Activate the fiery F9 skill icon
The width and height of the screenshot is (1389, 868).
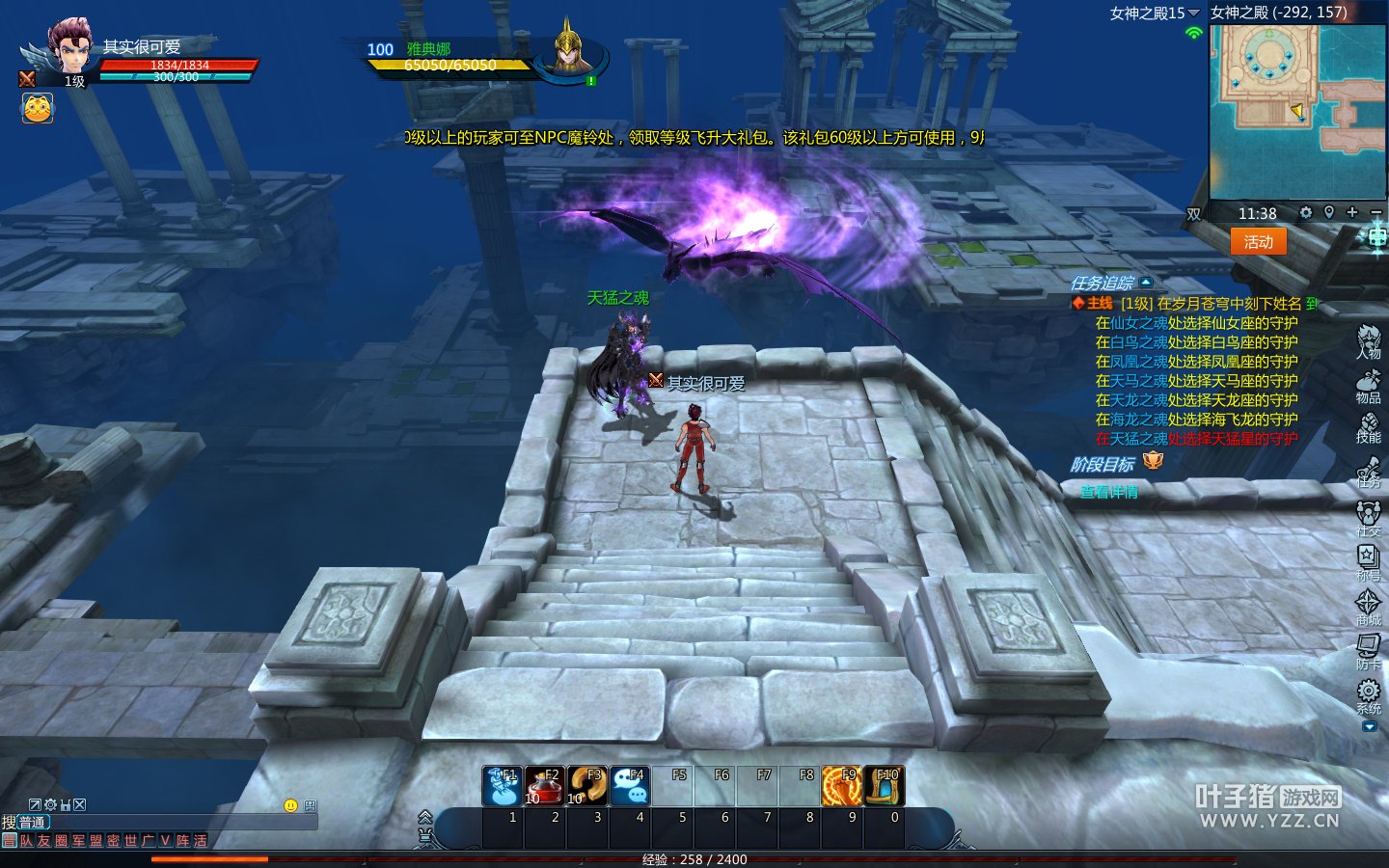click(x=841, y=786)
